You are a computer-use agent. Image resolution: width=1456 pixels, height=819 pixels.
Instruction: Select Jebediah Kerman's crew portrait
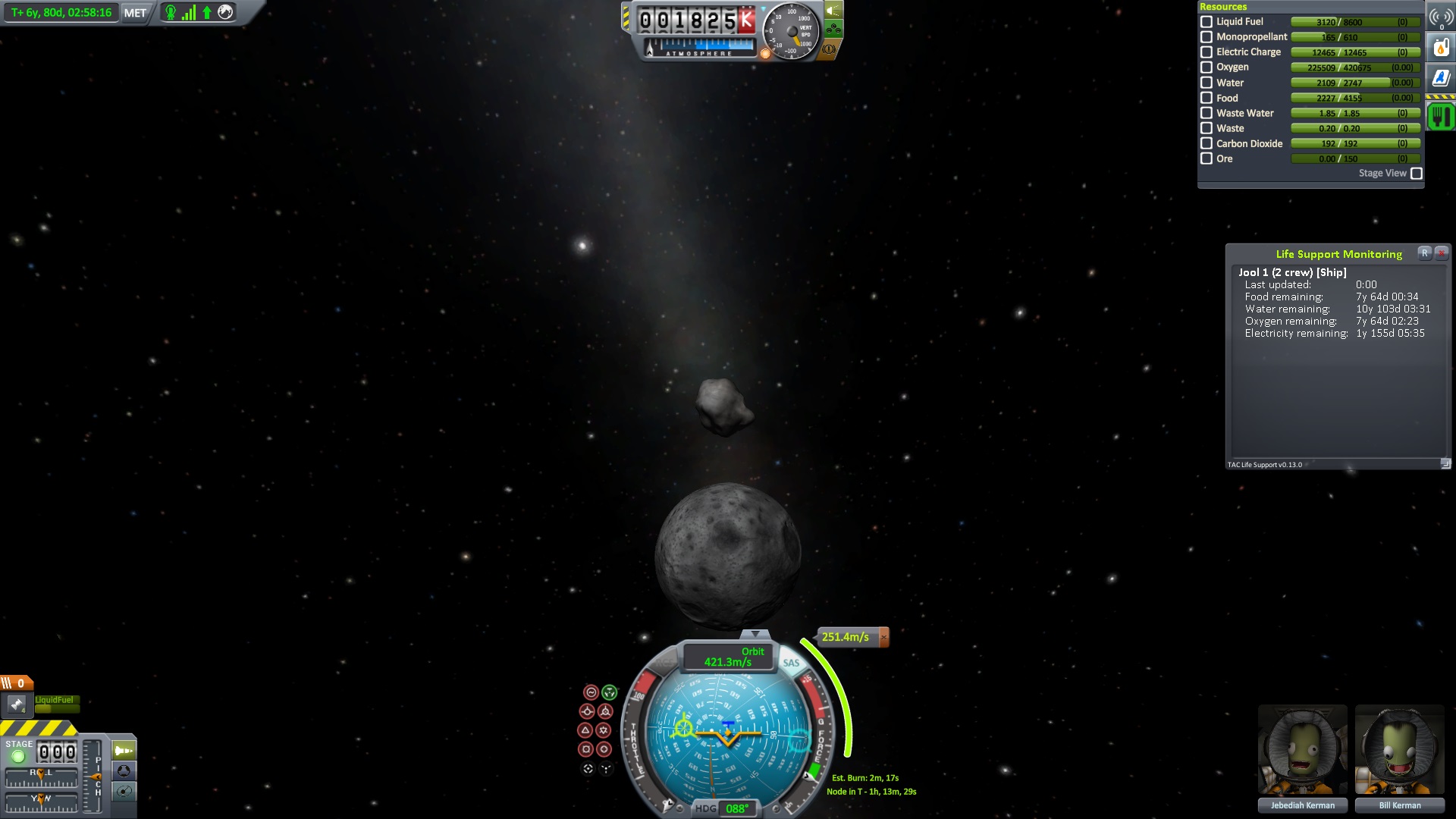tap(1302, 751)
